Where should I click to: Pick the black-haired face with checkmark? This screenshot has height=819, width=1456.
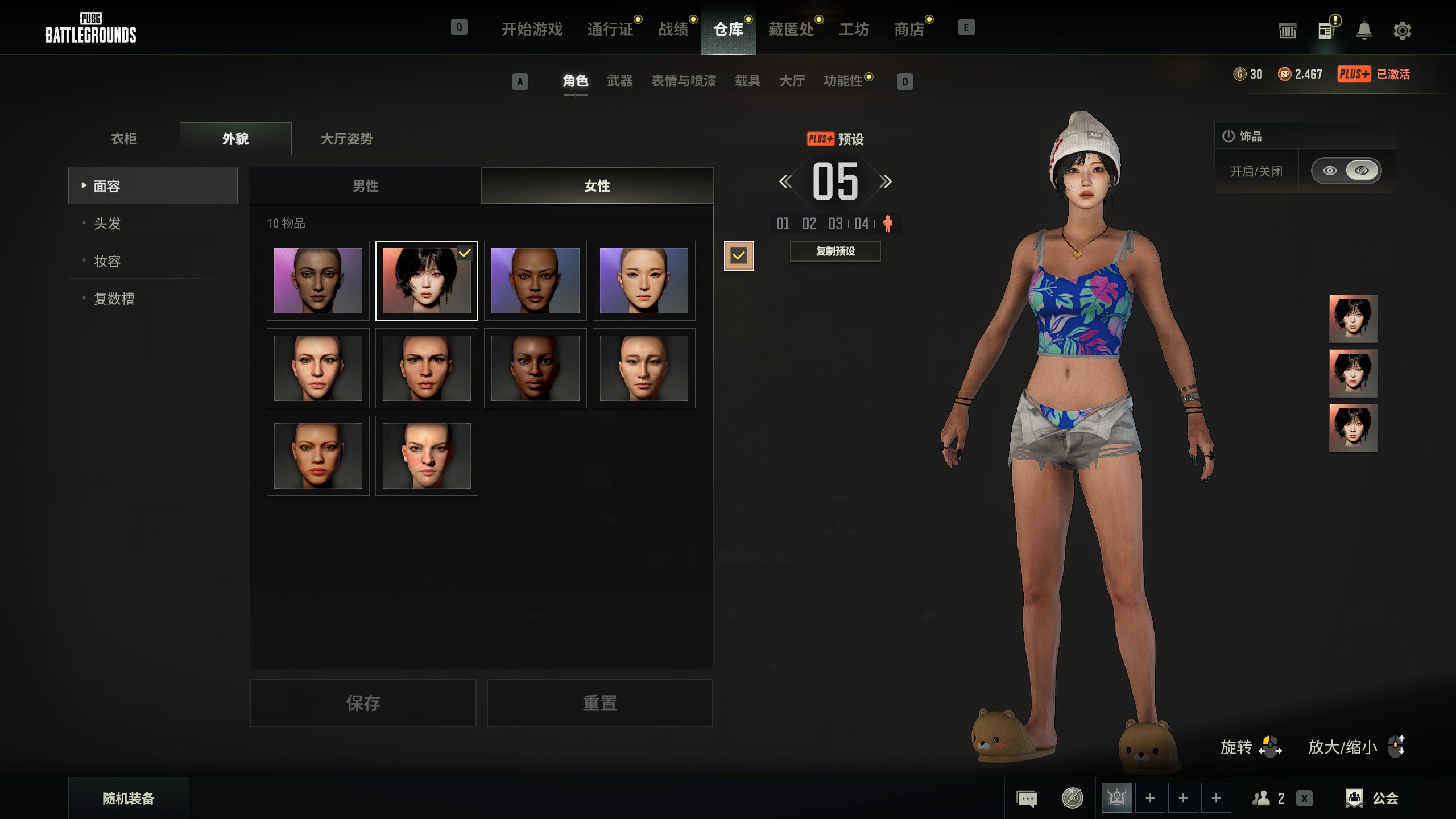427,280
